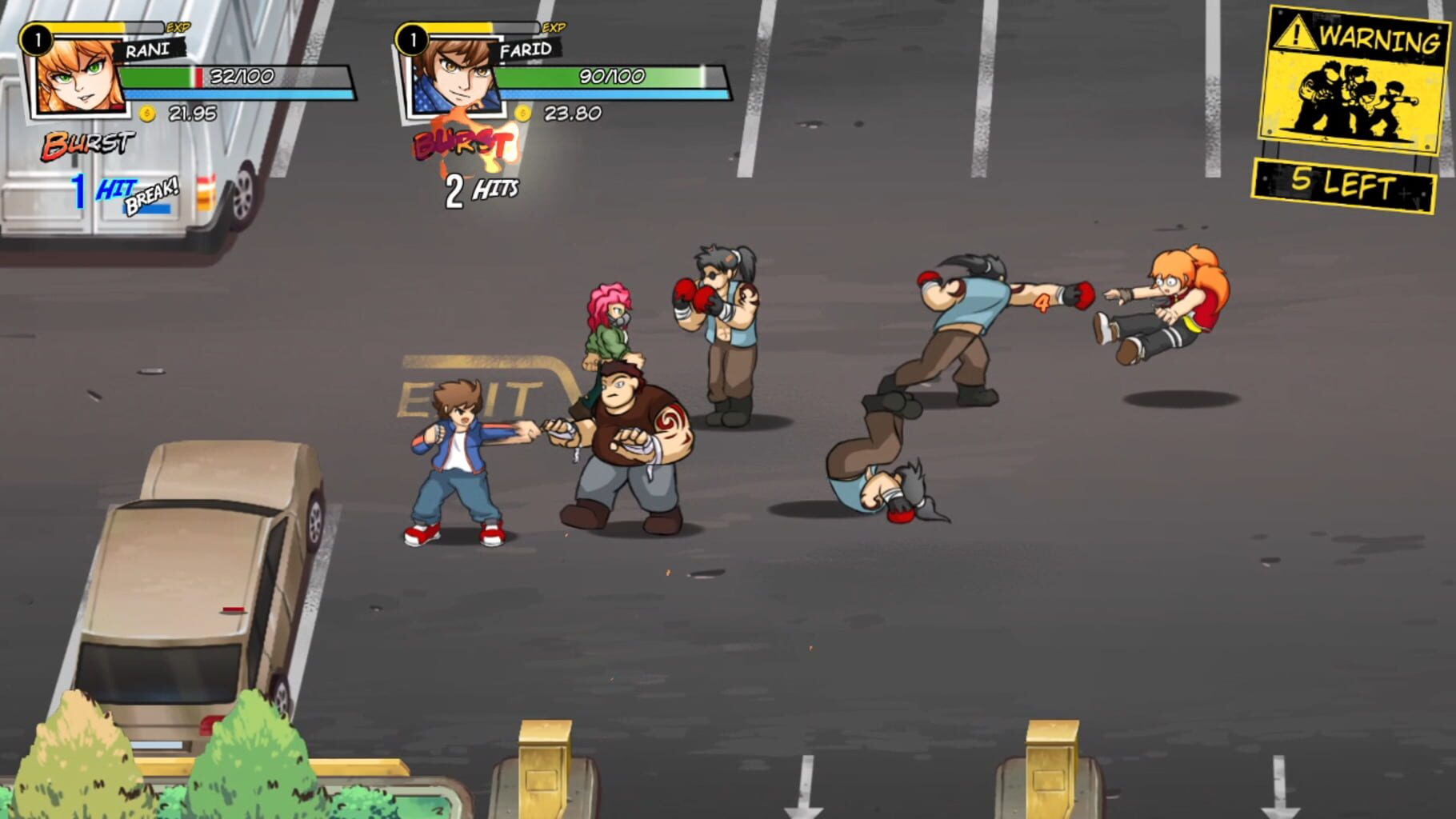Click Rani's coin currency icon

(x=148, y=112)
